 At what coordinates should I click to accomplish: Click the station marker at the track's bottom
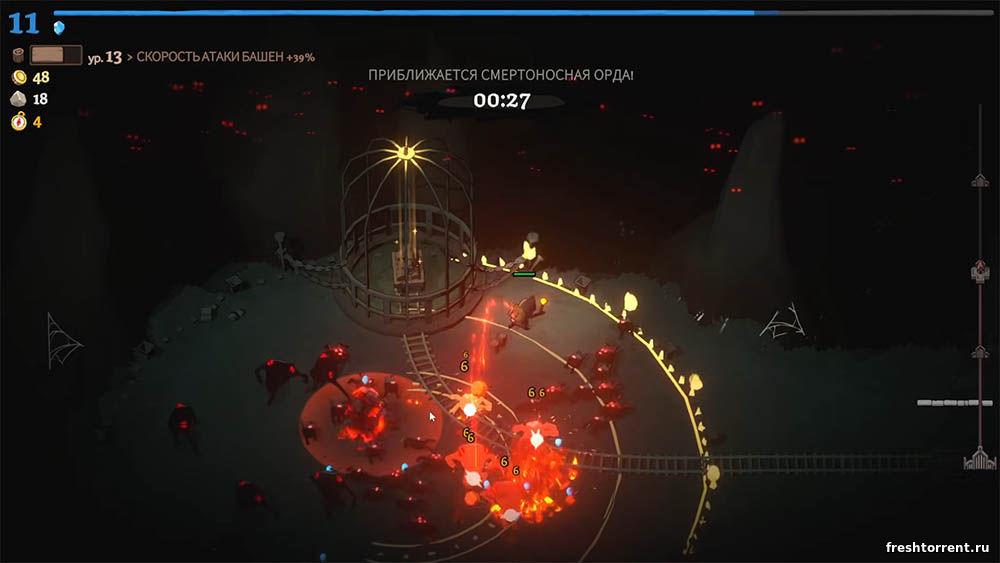click(978, 459)
